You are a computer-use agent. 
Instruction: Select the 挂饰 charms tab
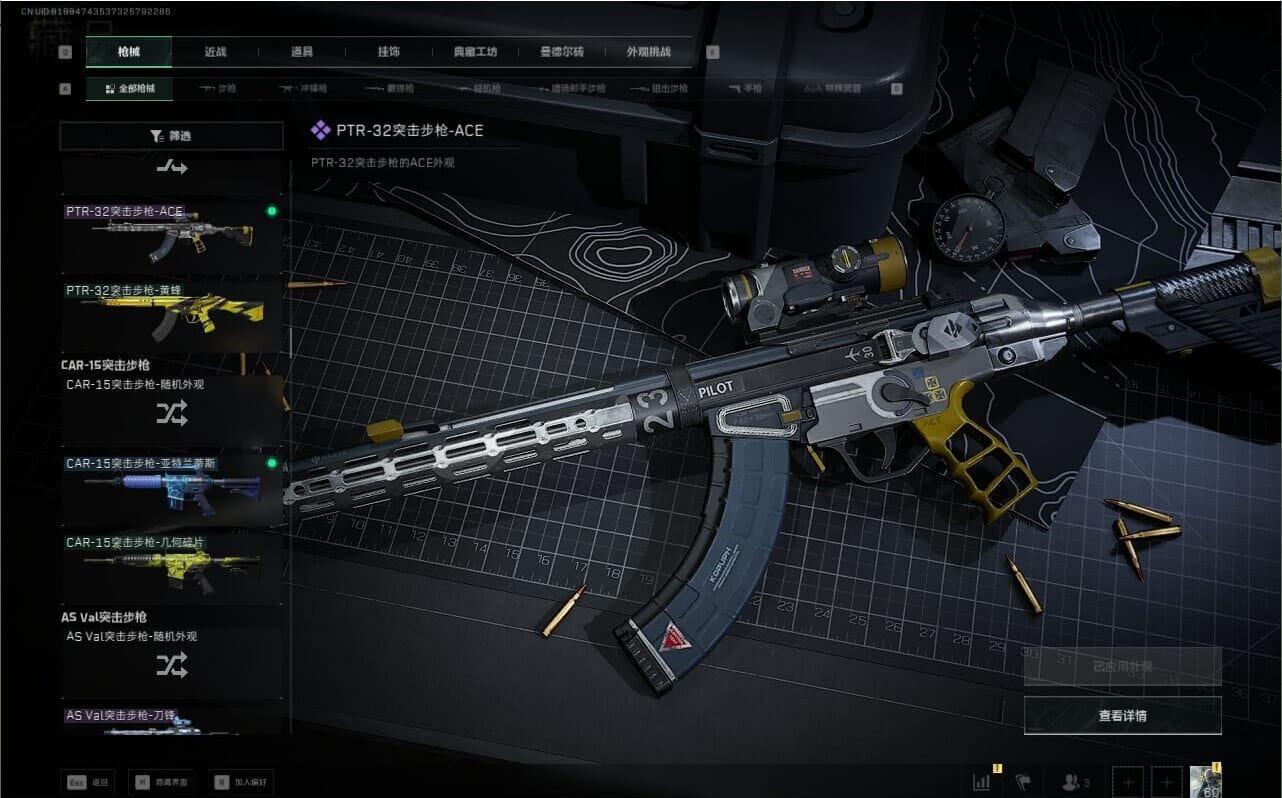point(388,52)
